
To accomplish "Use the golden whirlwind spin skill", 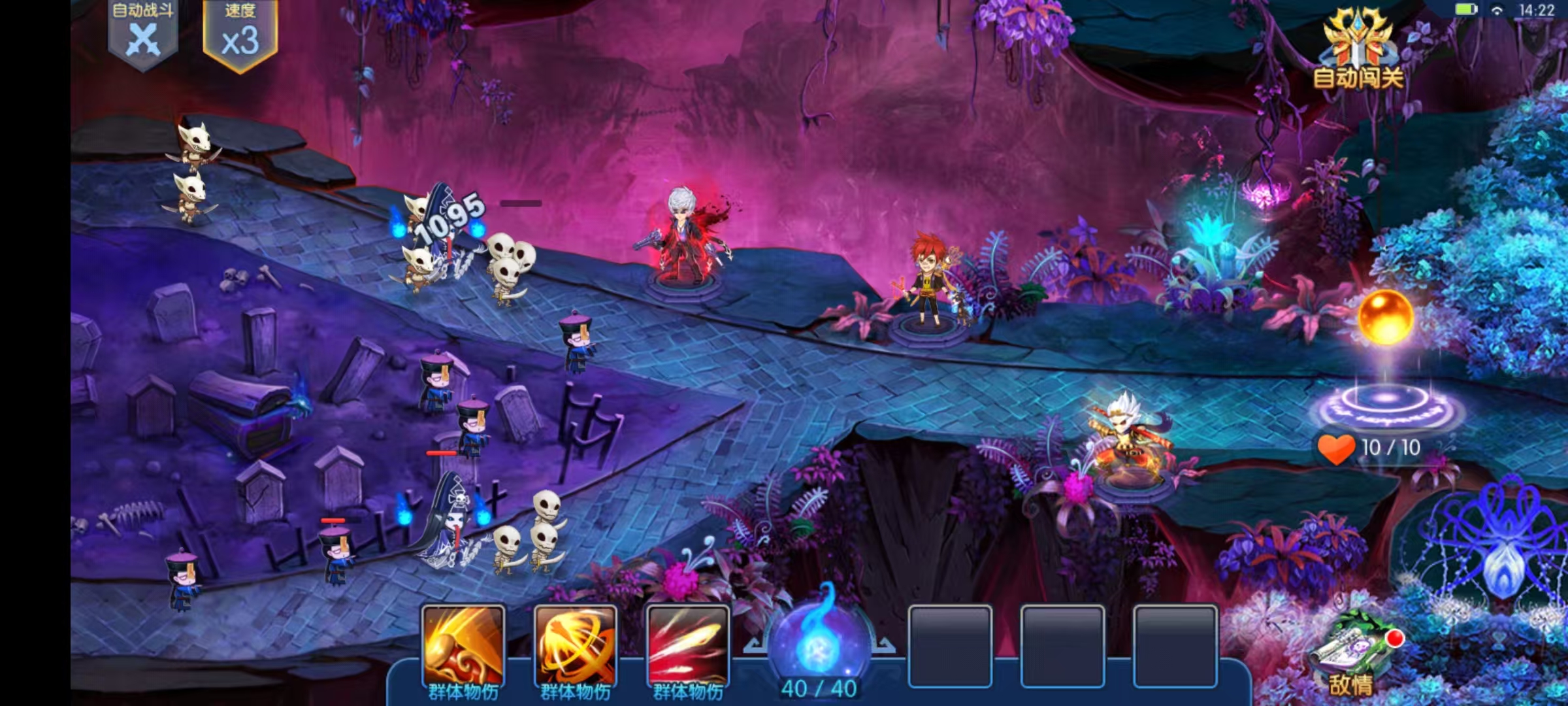I will pyautogui.click(x=576, y=647).
